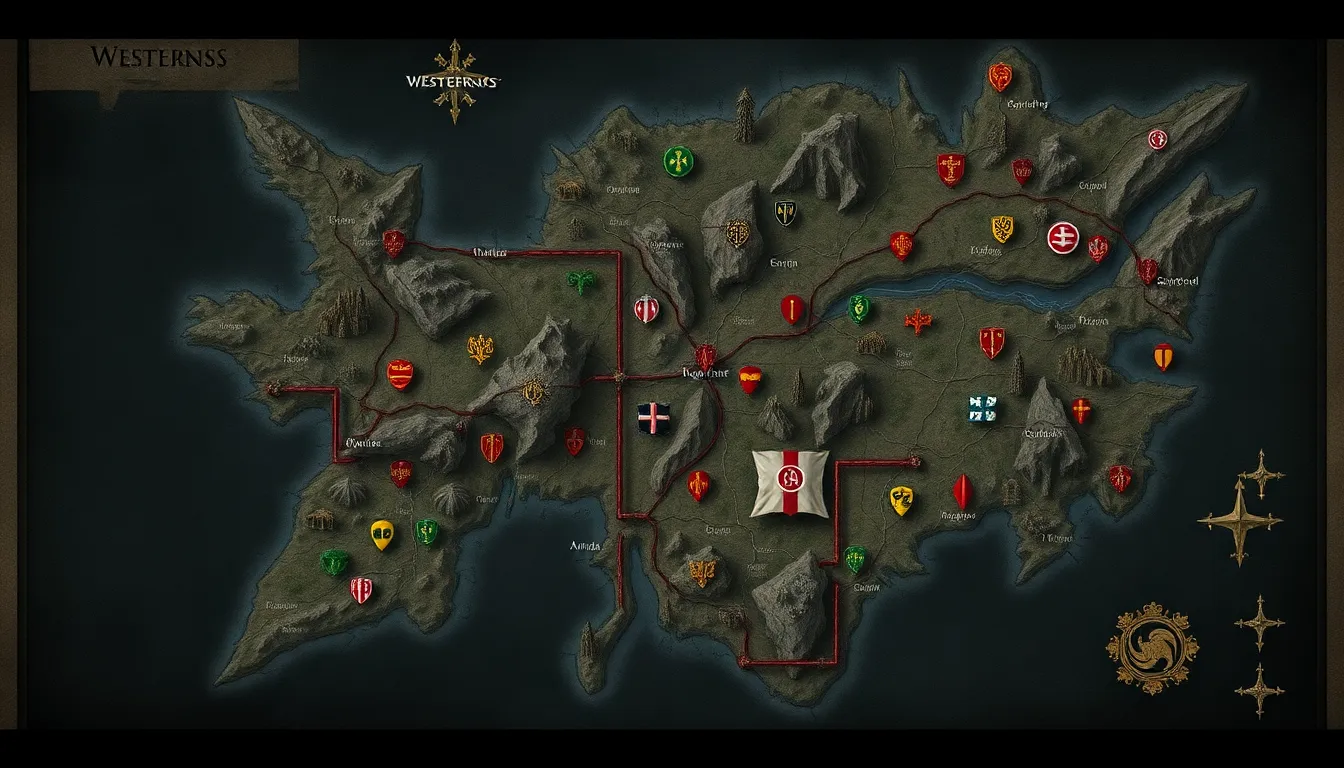
Task: Click the green circular marker with gold cross
Action: pos(678,161)
